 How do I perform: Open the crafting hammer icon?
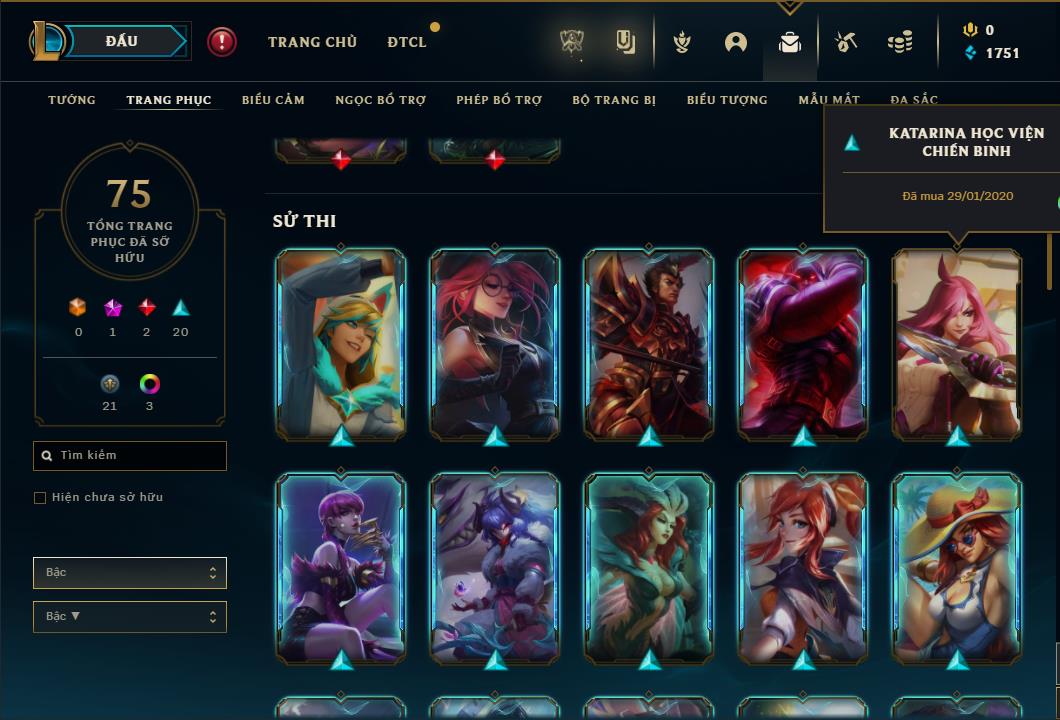coord(846,42)
